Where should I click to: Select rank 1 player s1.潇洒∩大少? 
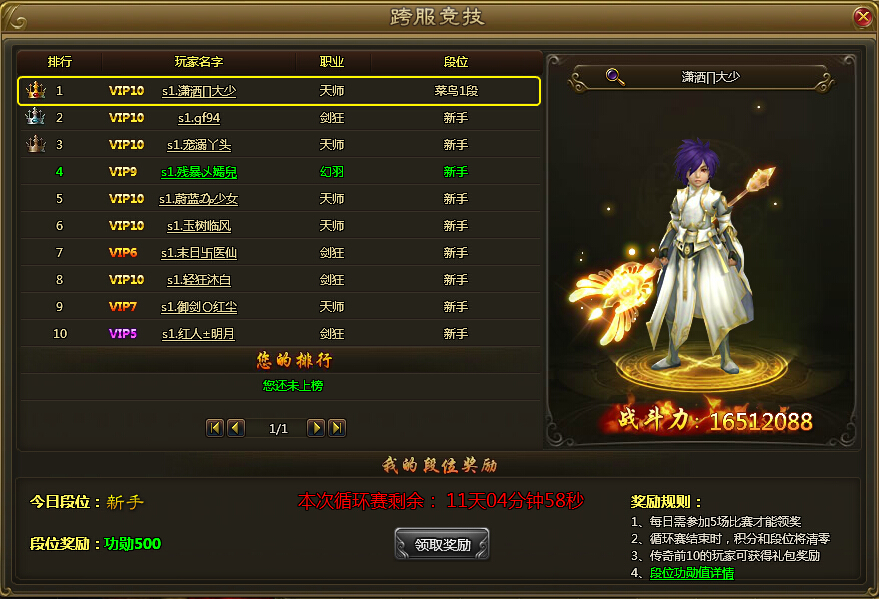click(199, 91)
